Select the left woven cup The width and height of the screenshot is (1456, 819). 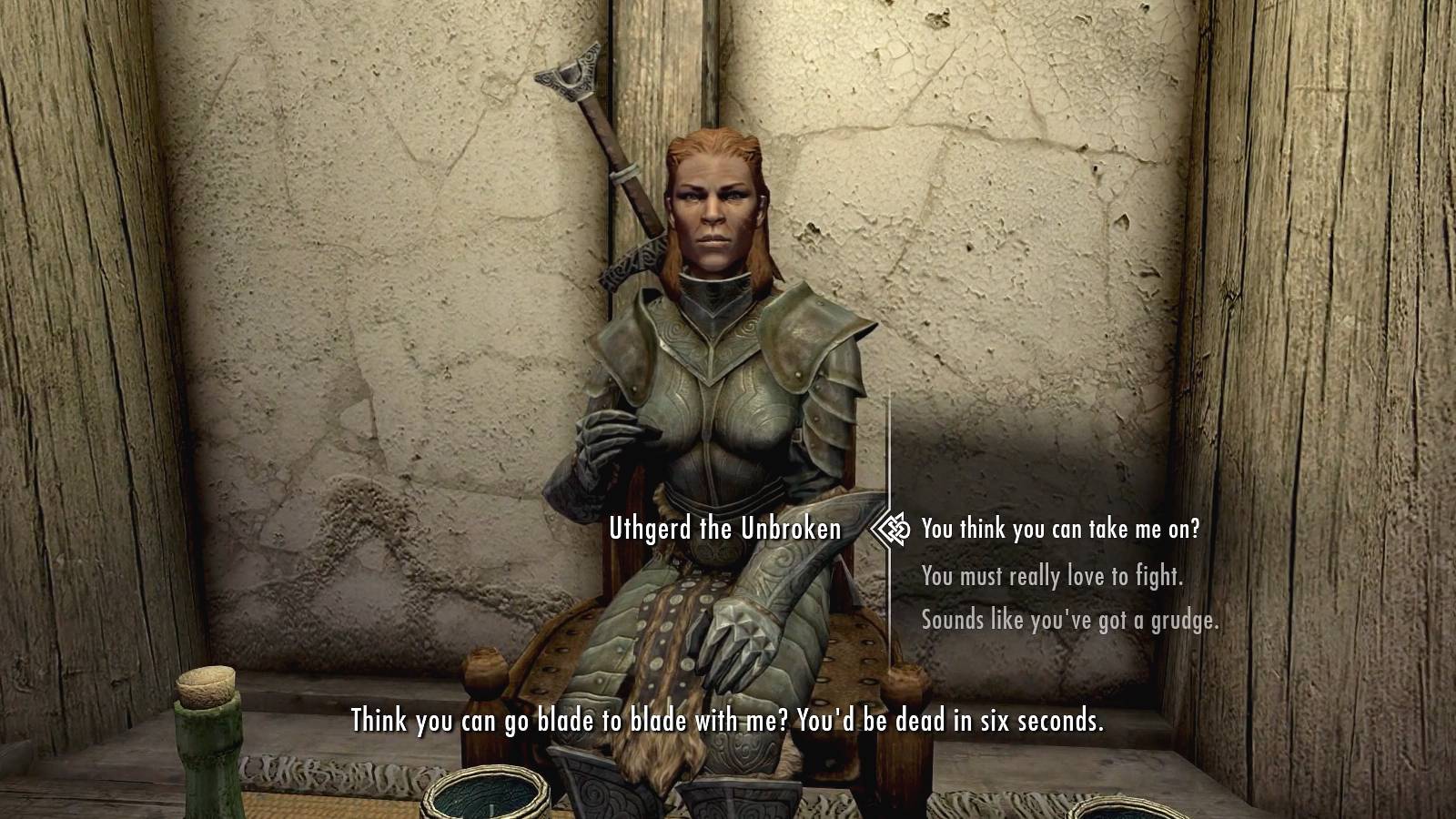point(482,799)
